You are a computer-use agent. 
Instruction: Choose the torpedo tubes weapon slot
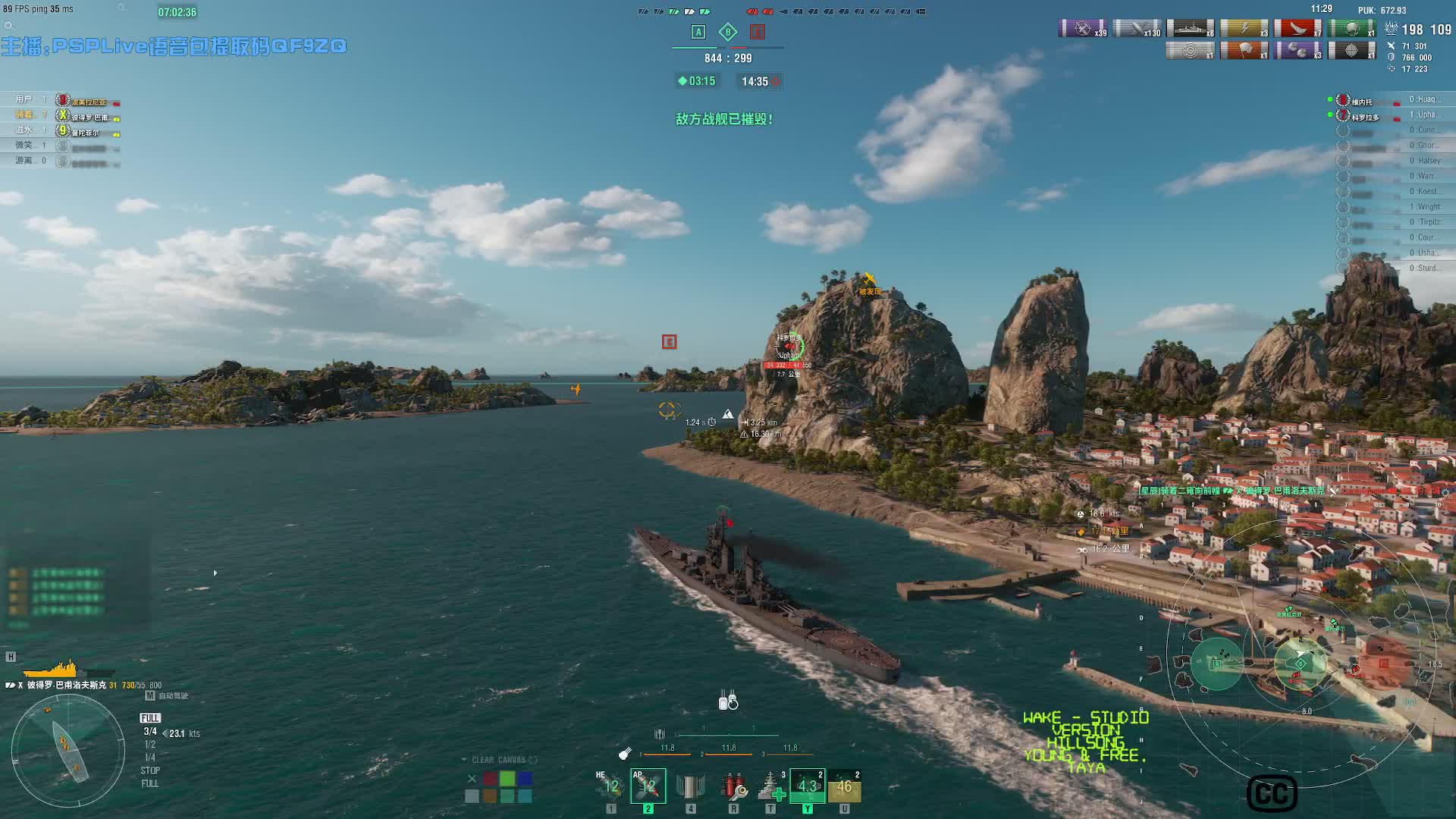coord(690,786)
